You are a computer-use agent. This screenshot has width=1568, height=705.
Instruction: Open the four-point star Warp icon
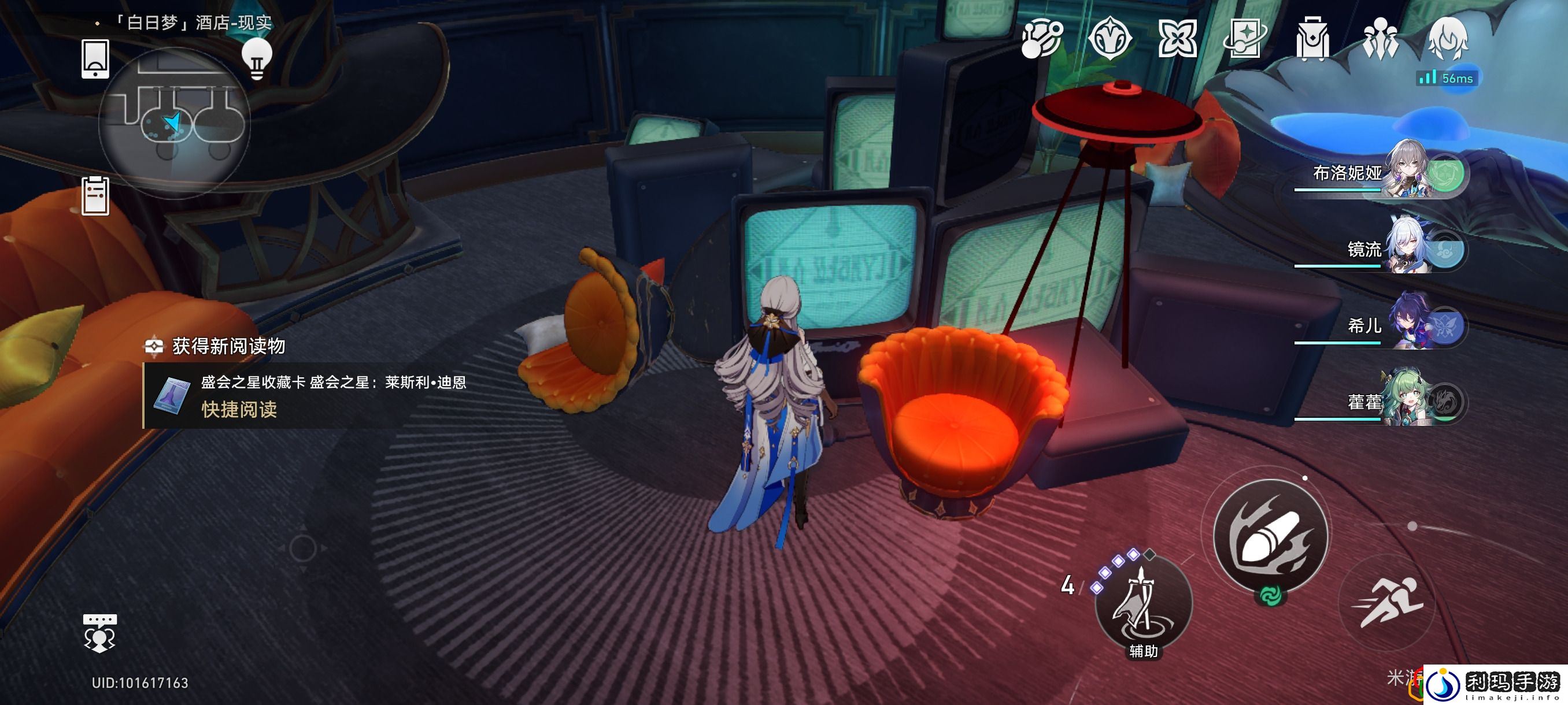1177,39
